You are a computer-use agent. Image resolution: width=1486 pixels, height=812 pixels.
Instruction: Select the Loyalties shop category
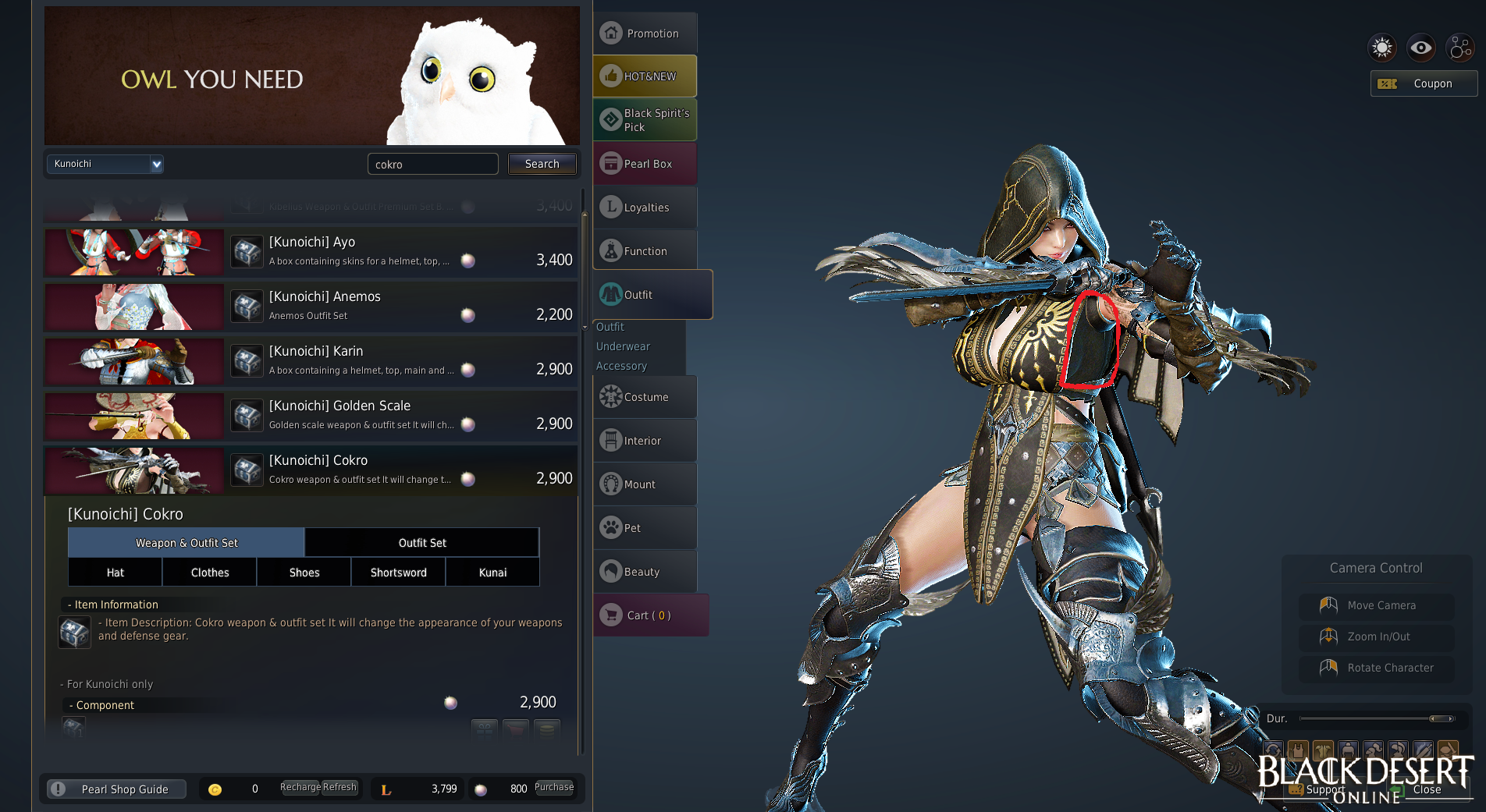[x=645, y=207]
